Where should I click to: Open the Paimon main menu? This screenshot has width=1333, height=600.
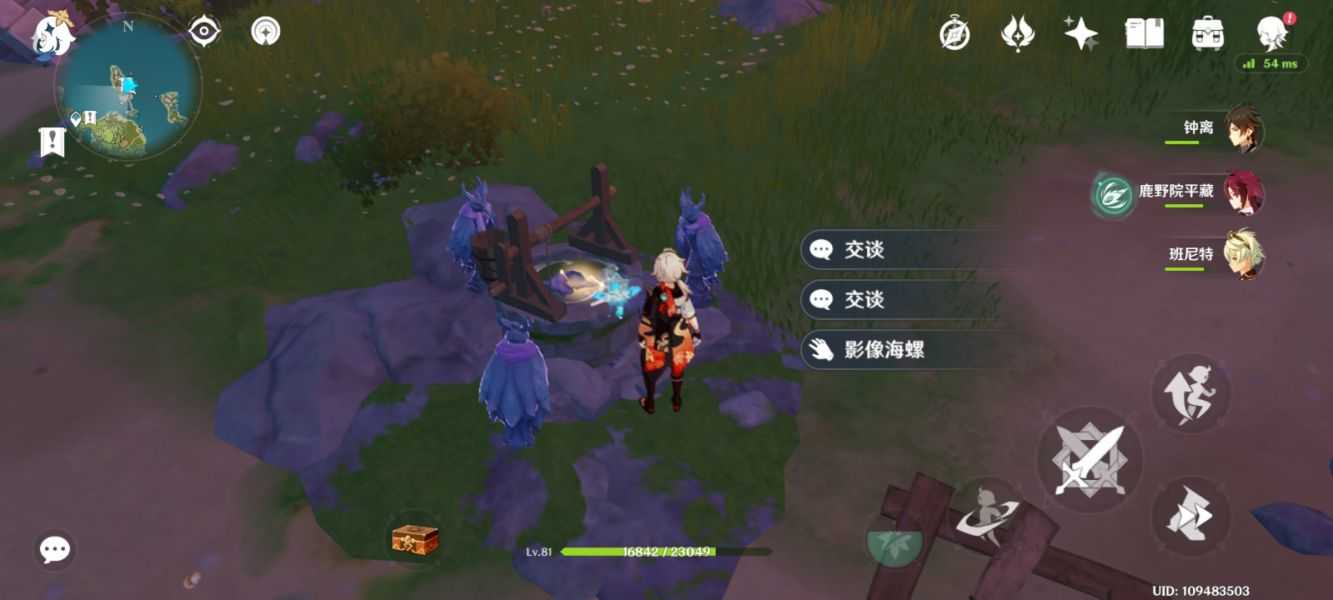[x=52, y=34]
